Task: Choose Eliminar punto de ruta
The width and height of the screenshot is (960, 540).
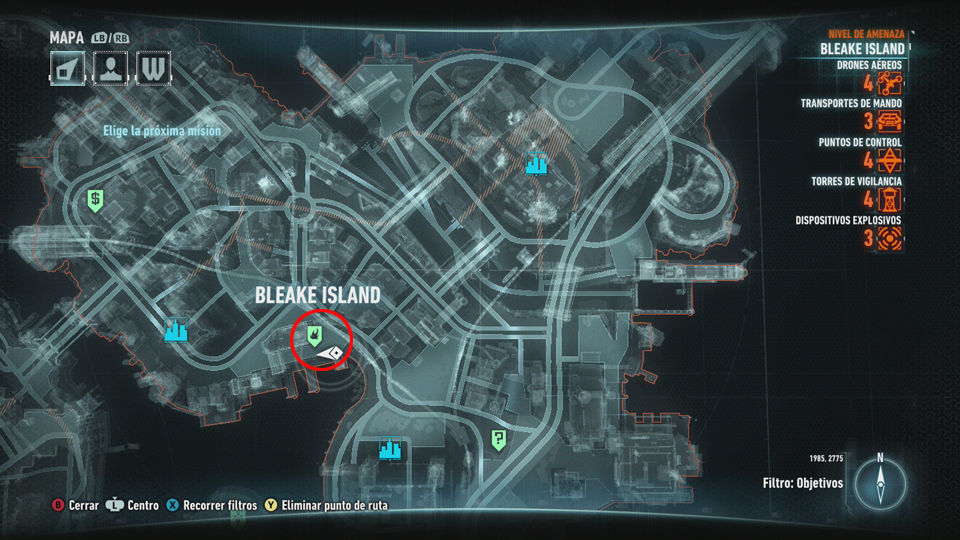Action: point(325,506)
